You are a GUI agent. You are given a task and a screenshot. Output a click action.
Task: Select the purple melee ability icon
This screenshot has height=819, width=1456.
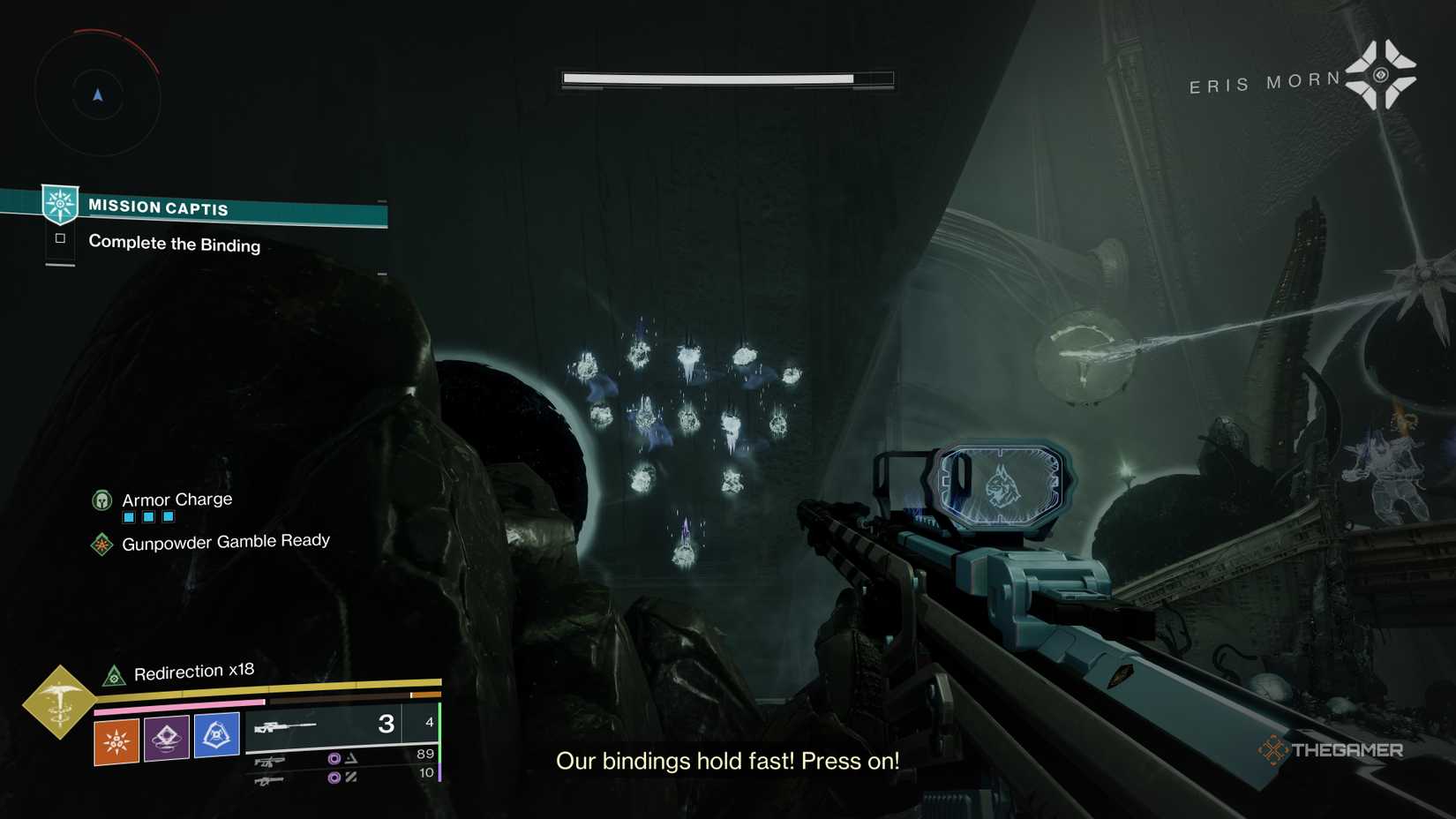(167, 737)
